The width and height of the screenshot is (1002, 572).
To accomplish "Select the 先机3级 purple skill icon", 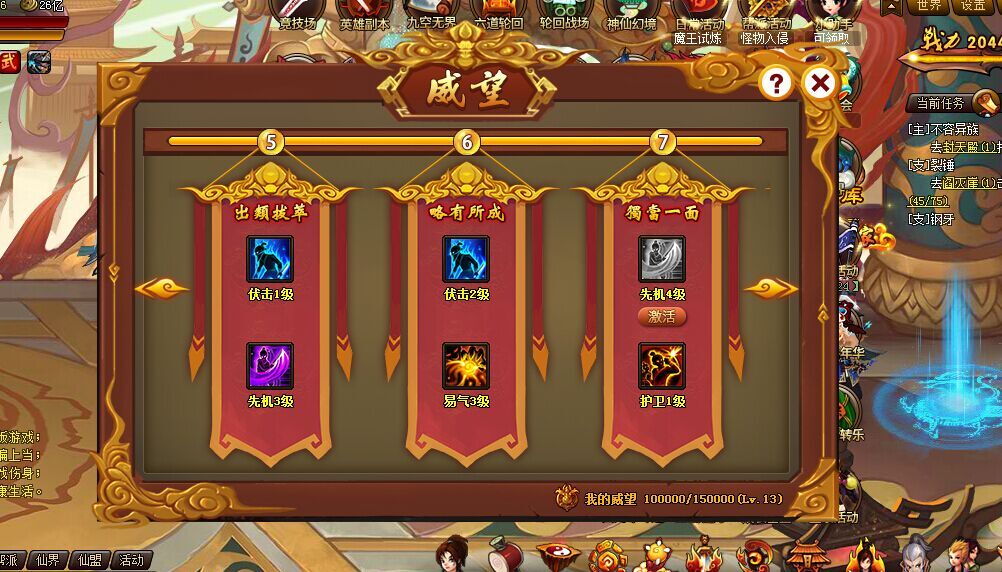I will click(x=270, y=366).
